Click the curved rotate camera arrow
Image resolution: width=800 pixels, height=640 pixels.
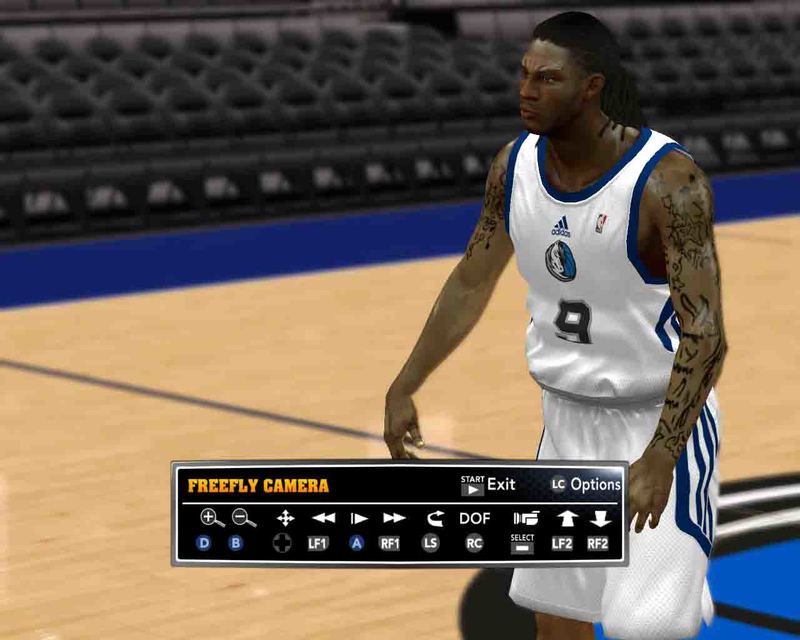[433, 518]
